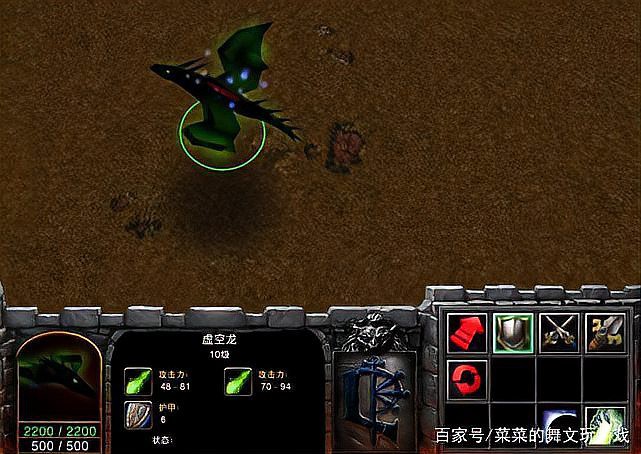Click the armor shield icon in unit stats
This screenshot has width=641, height=454.
click(x=138, y=414)
